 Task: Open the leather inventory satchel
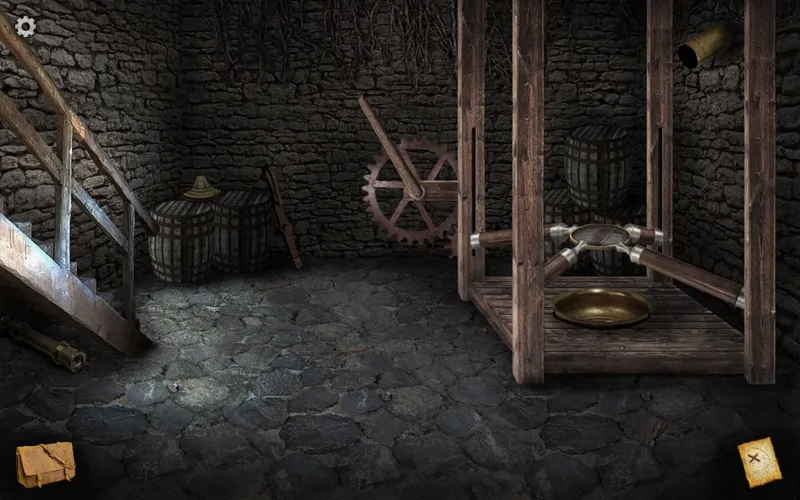(45, 464)
